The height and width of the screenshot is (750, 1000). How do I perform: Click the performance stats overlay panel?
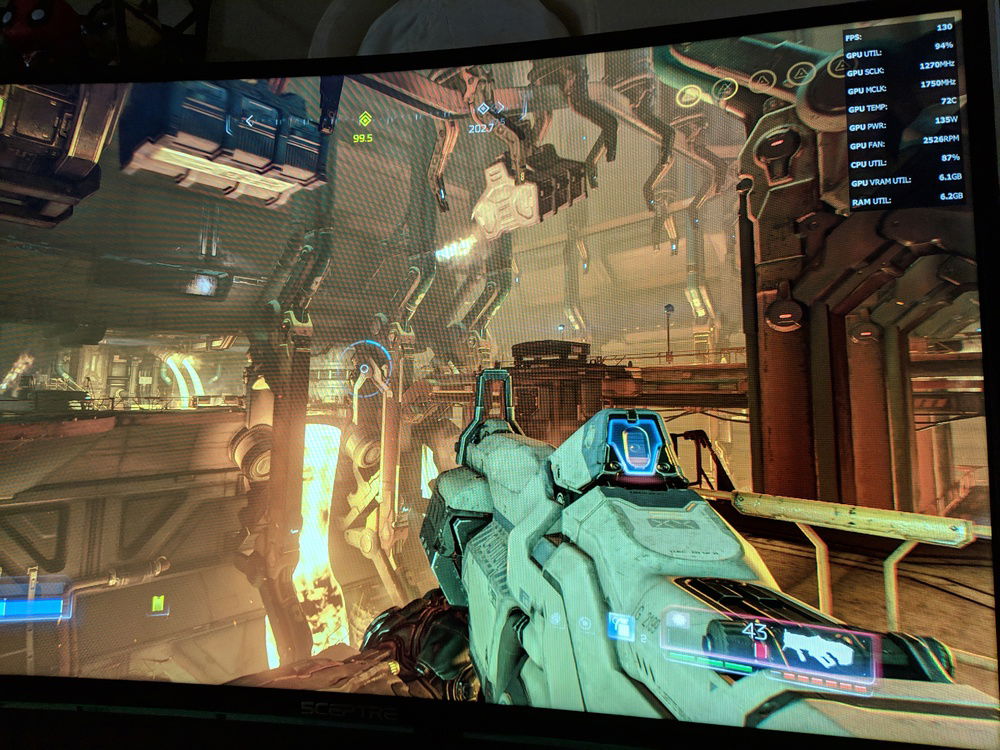[x=906, y=113]
